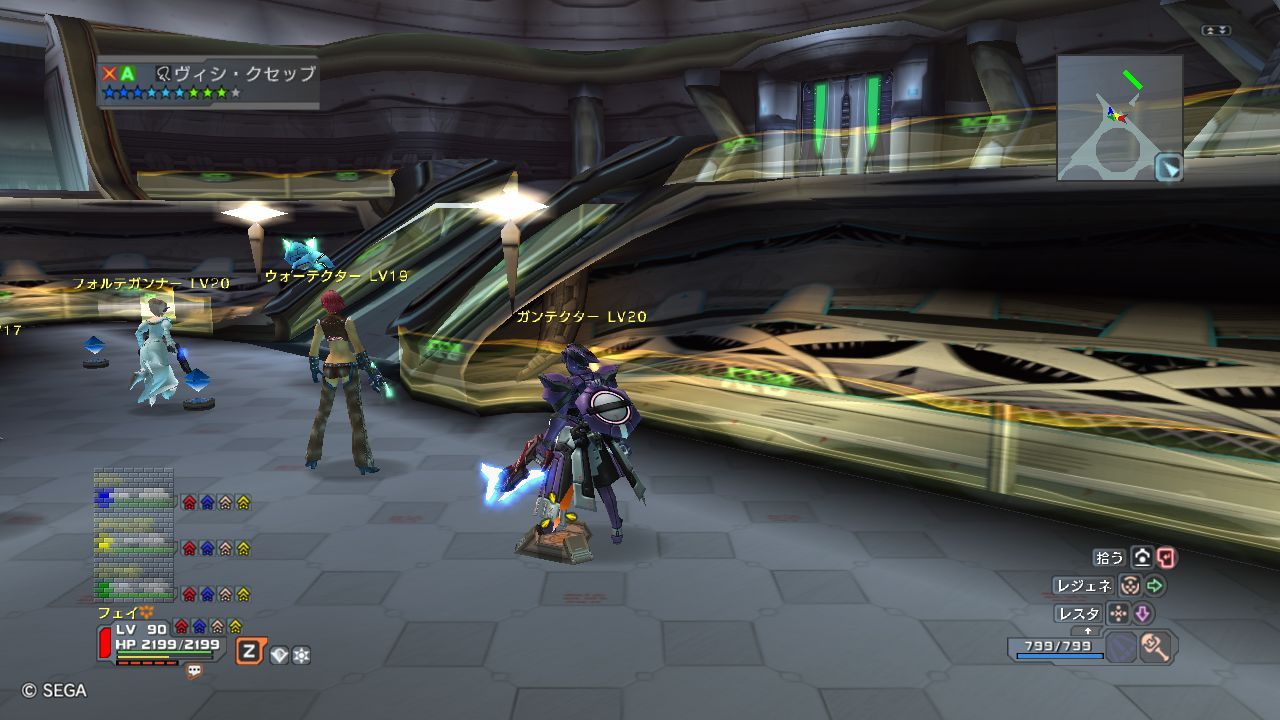1280x720 pixels.
Task: Click the diamond gem status icon
Action: (x=279, y=655)
